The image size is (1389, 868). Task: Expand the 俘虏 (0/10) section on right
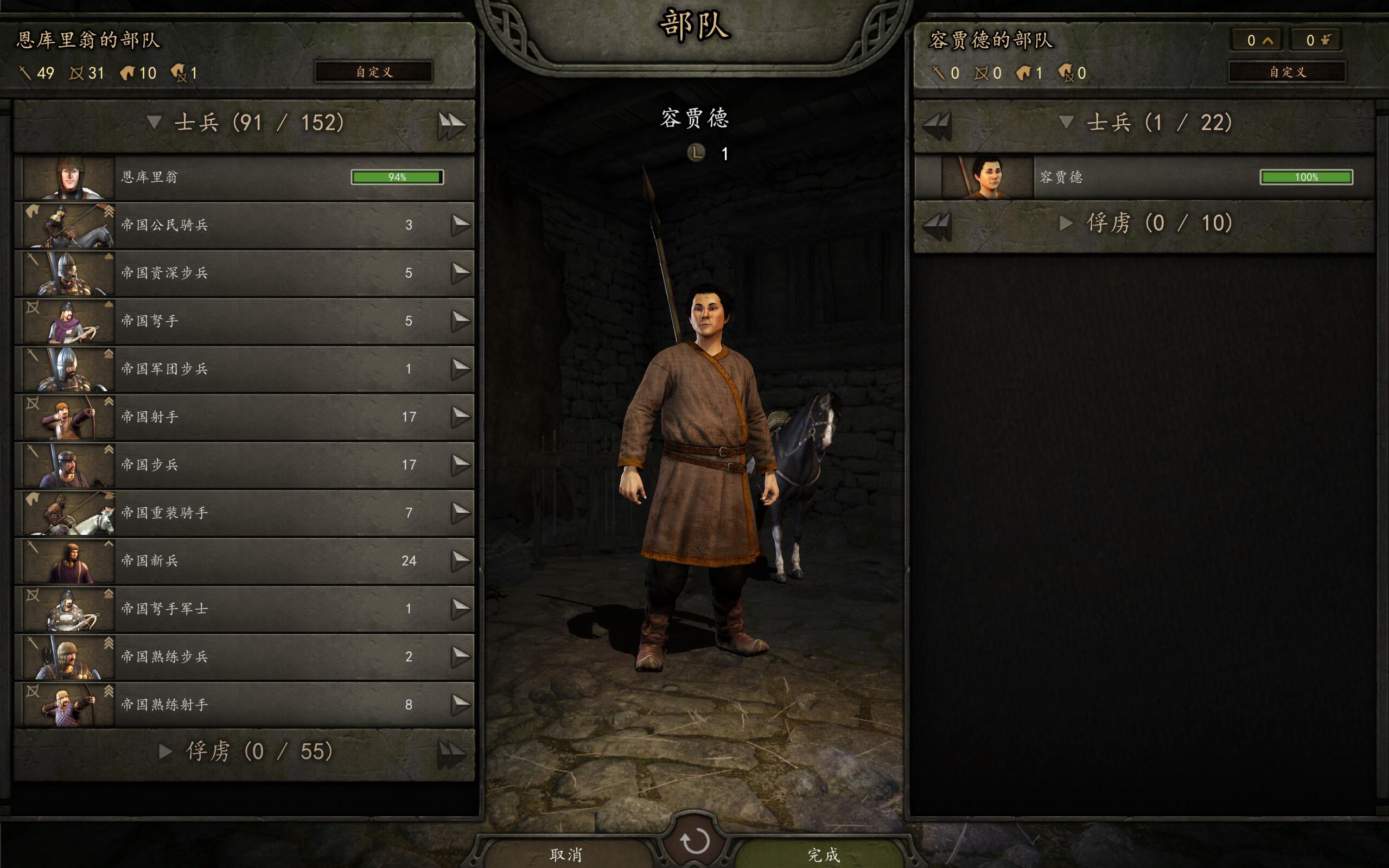coord(1065,224)
